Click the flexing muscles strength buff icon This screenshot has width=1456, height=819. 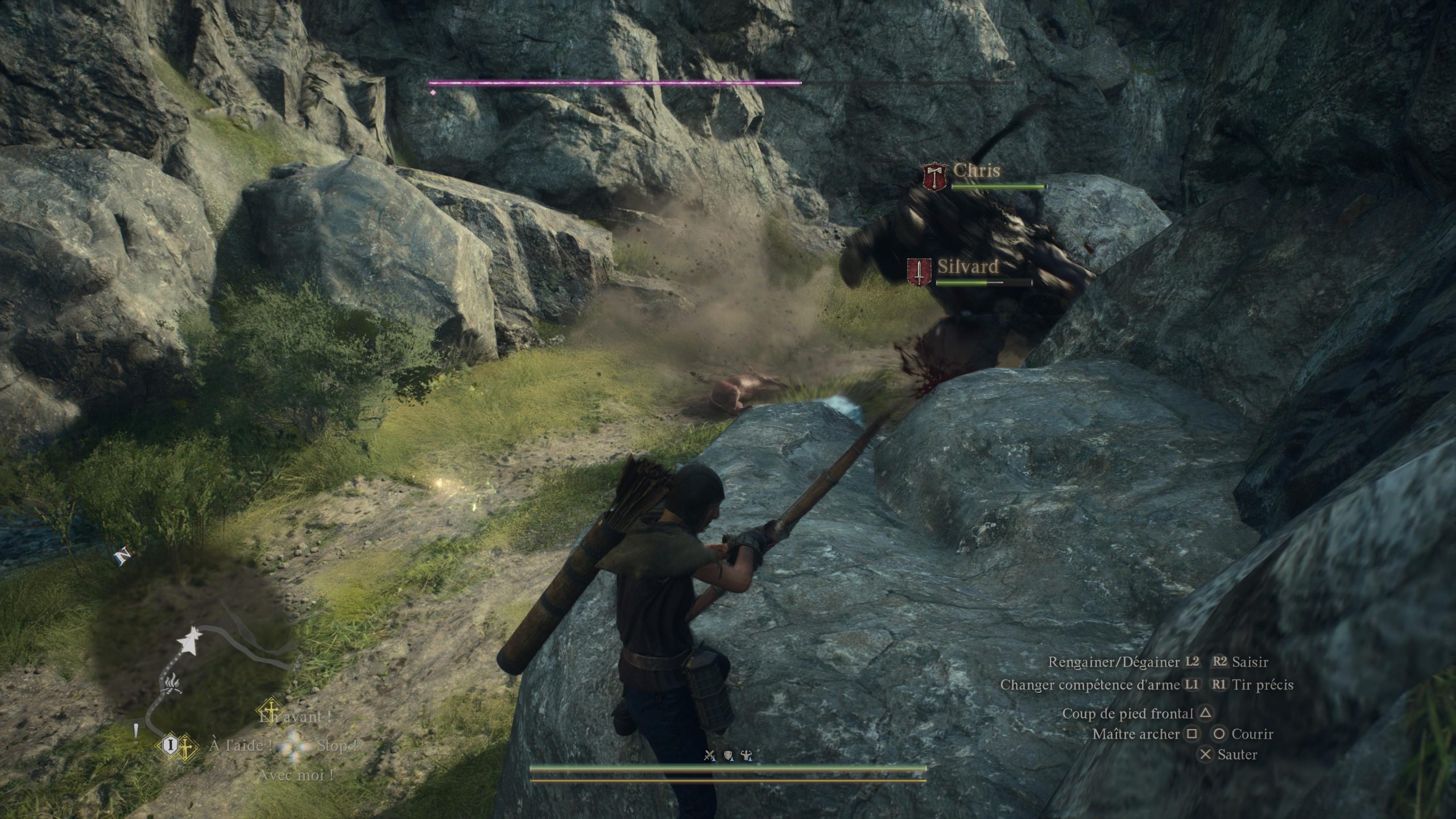tap(747, 755)
